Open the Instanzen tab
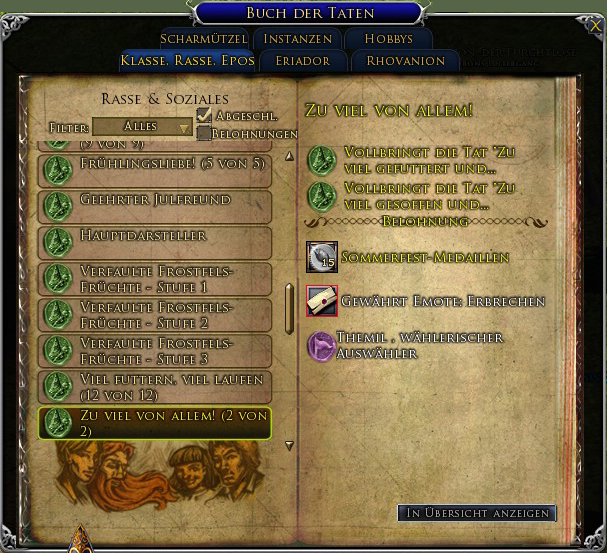This screenshot has height=553, width=607. coord(298,39)
